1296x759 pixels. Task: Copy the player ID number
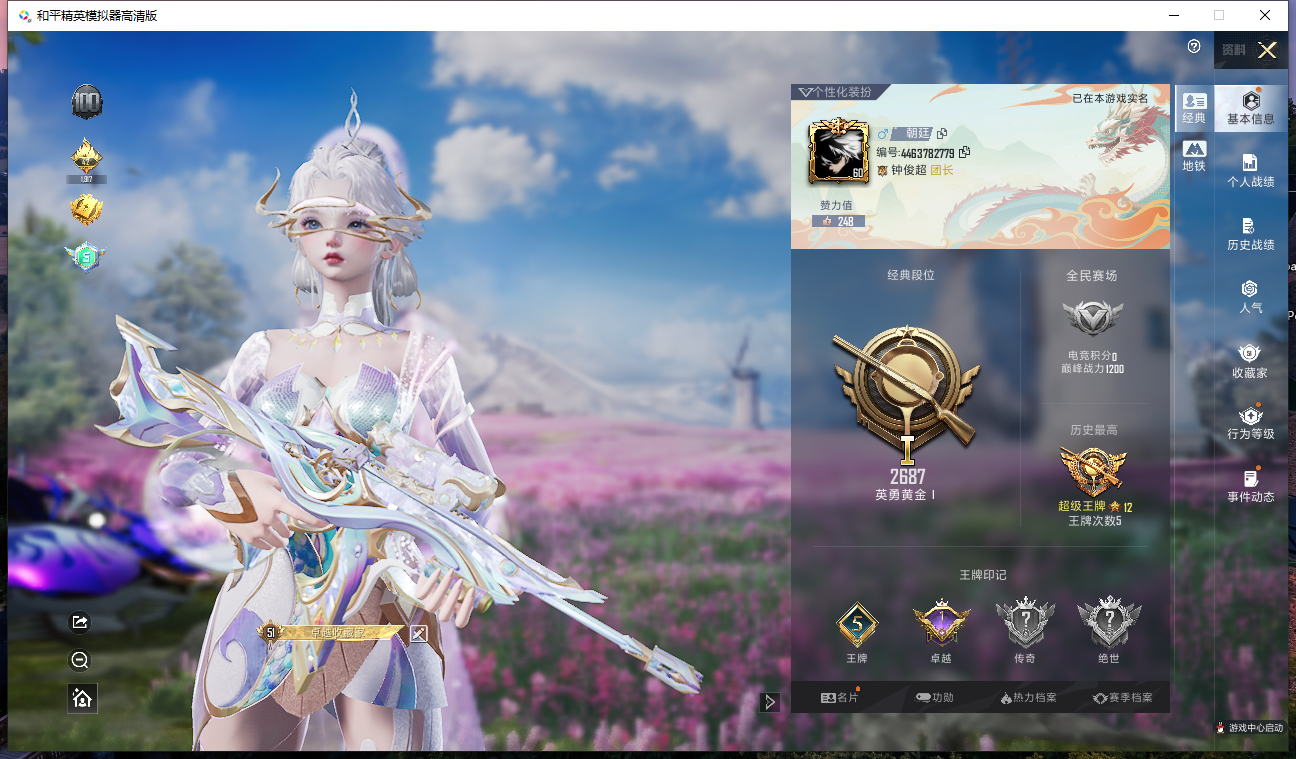(964, 153)
